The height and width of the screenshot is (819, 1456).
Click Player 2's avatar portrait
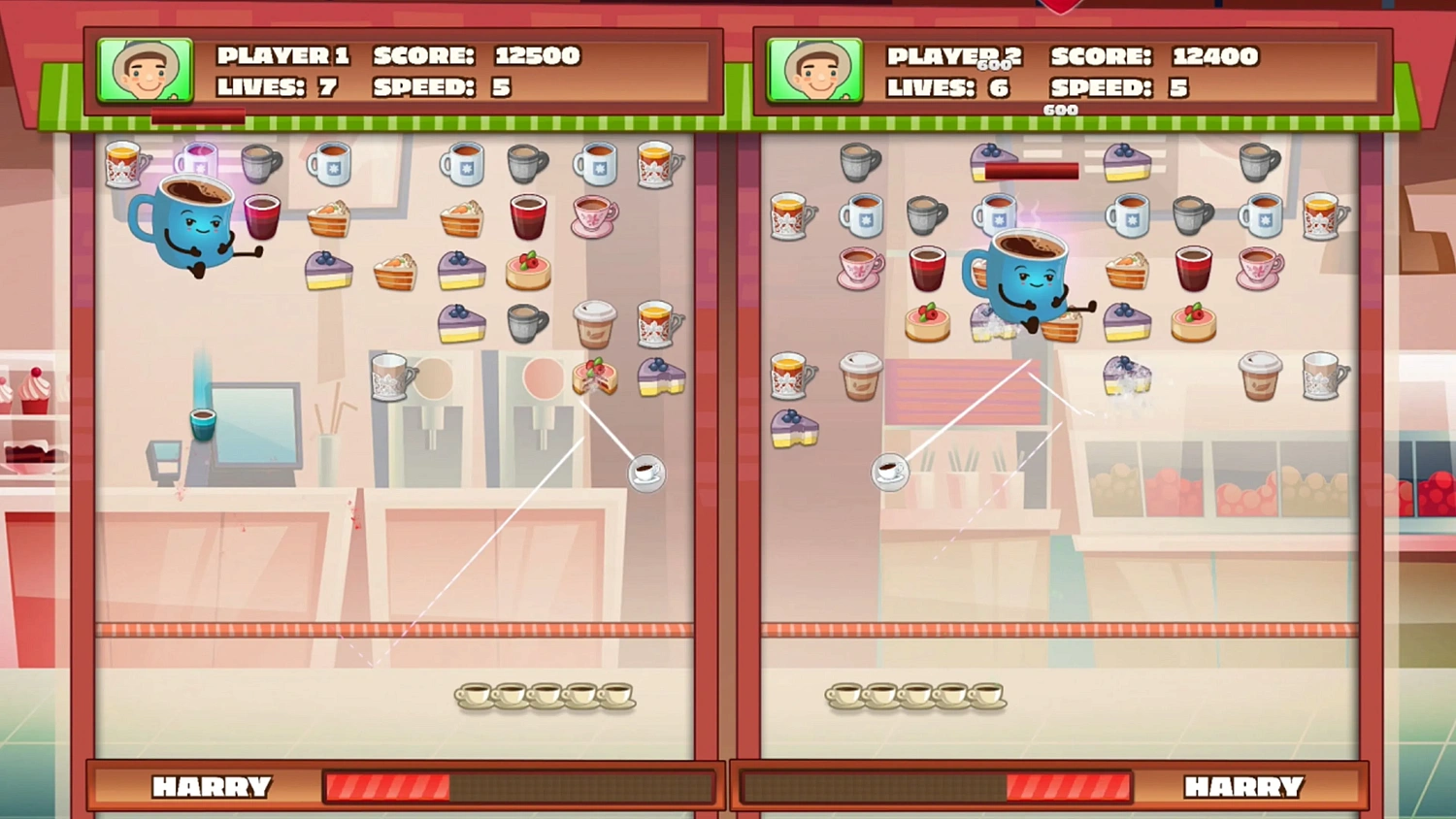[815, 70]
